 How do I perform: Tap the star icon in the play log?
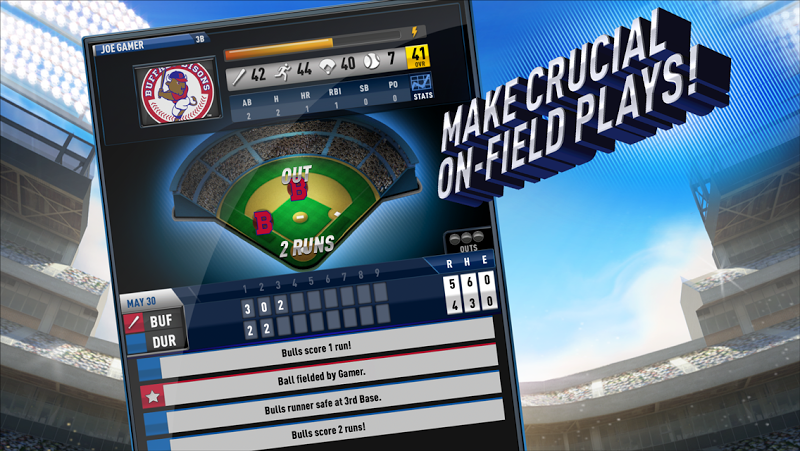(x=152, y=398)
